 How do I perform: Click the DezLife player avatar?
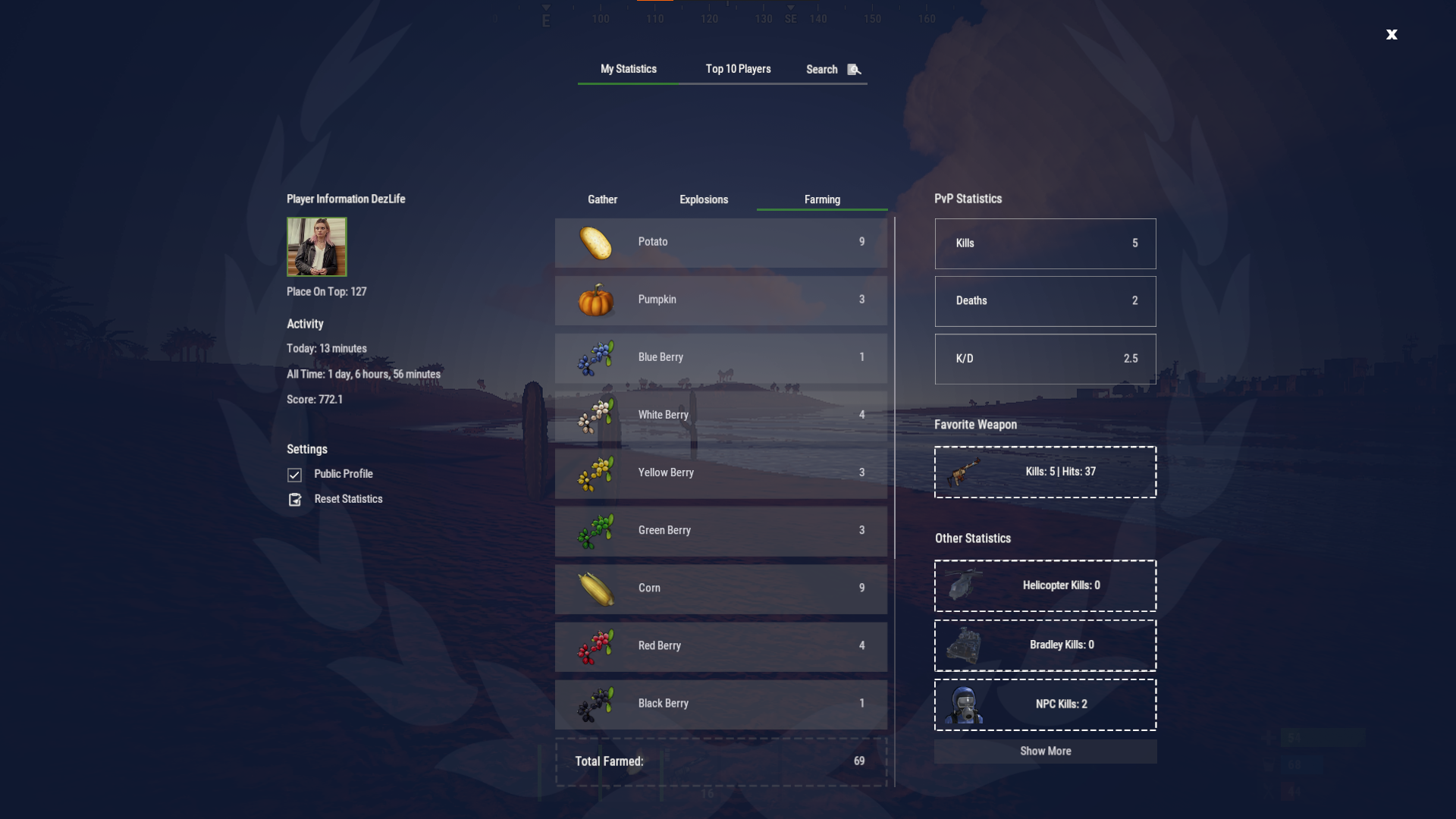point(316,246)
